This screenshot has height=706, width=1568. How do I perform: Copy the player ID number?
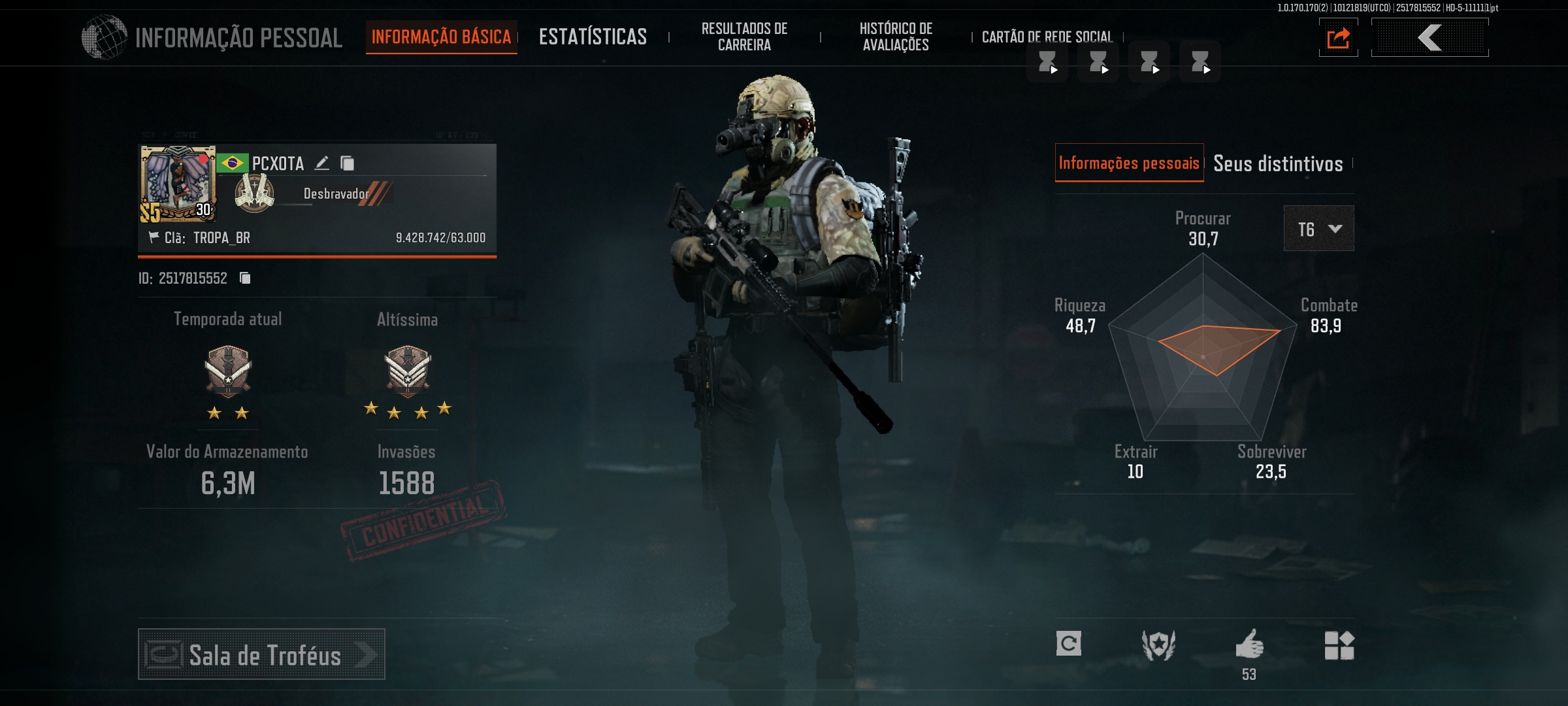coord(245,278)
